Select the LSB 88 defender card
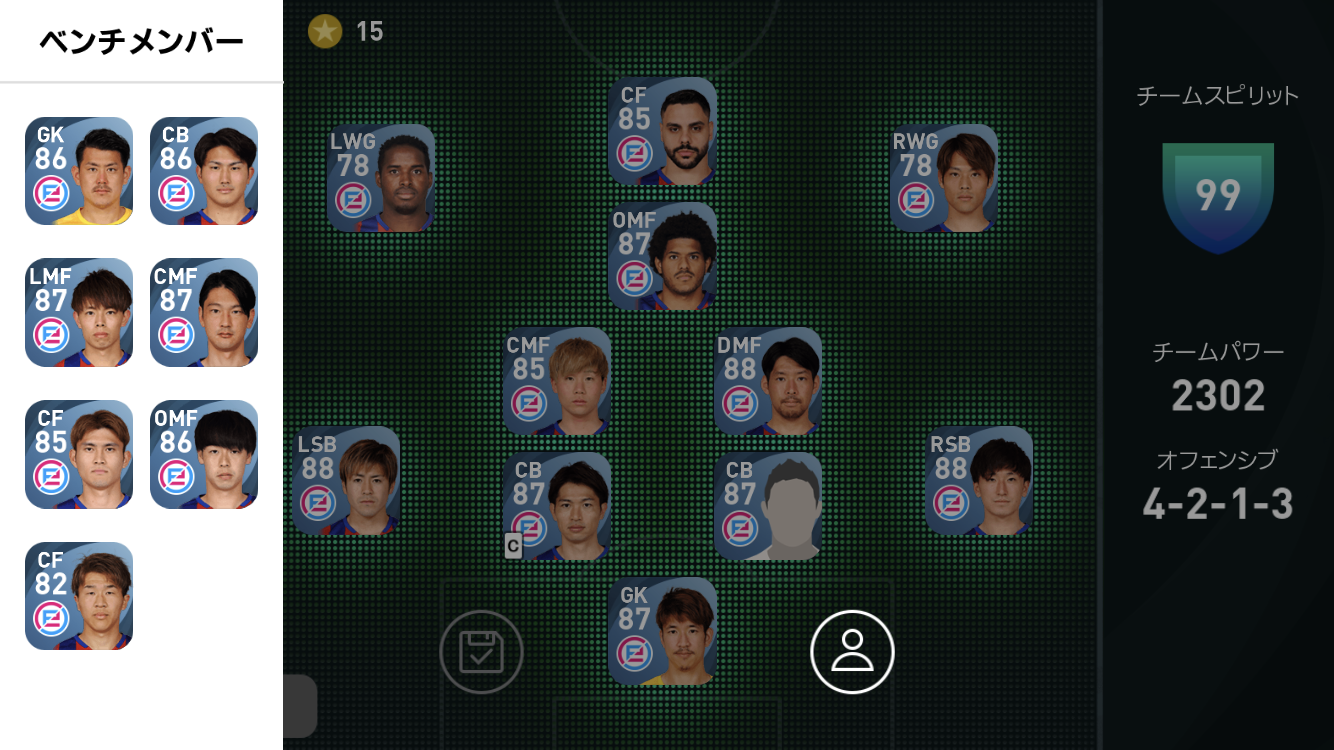The width and height of the screenshot is (1334, 750). (x=346, y=481)
